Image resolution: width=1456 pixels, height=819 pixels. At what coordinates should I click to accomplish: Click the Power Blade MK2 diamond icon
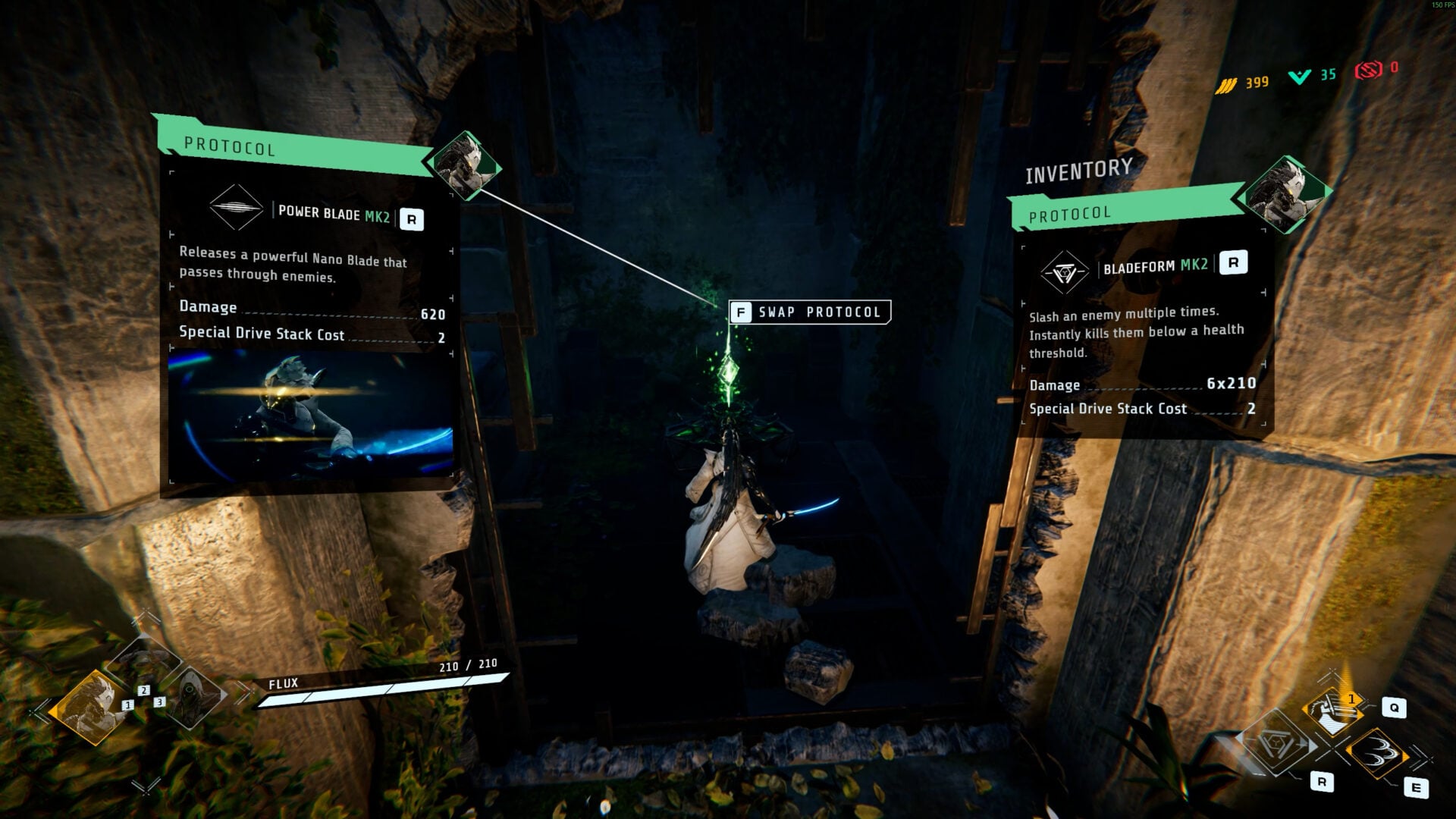[x=236, y=207]
